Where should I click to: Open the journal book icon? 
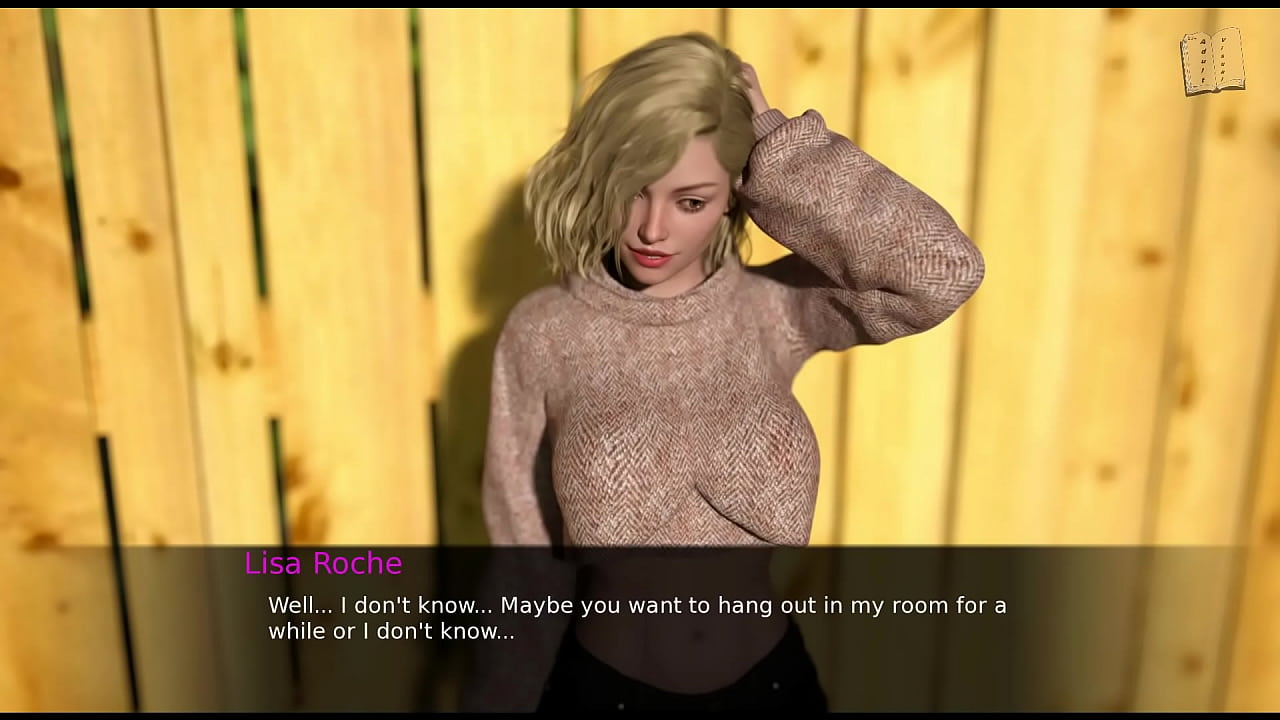(x=1212, y=62)
